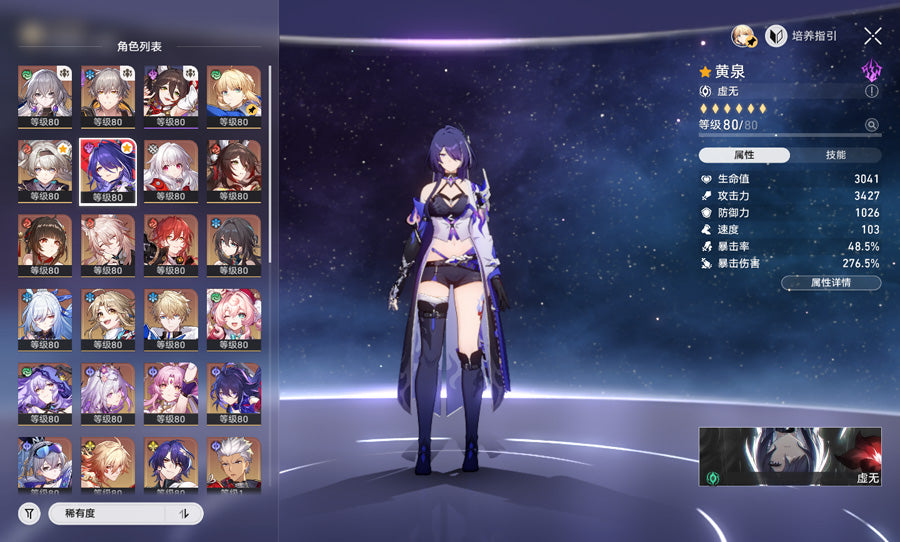The width and height of the screenshot is (900, 542).
Task: Choose the red-haired character with goggles
Action: tap(171, 245)
